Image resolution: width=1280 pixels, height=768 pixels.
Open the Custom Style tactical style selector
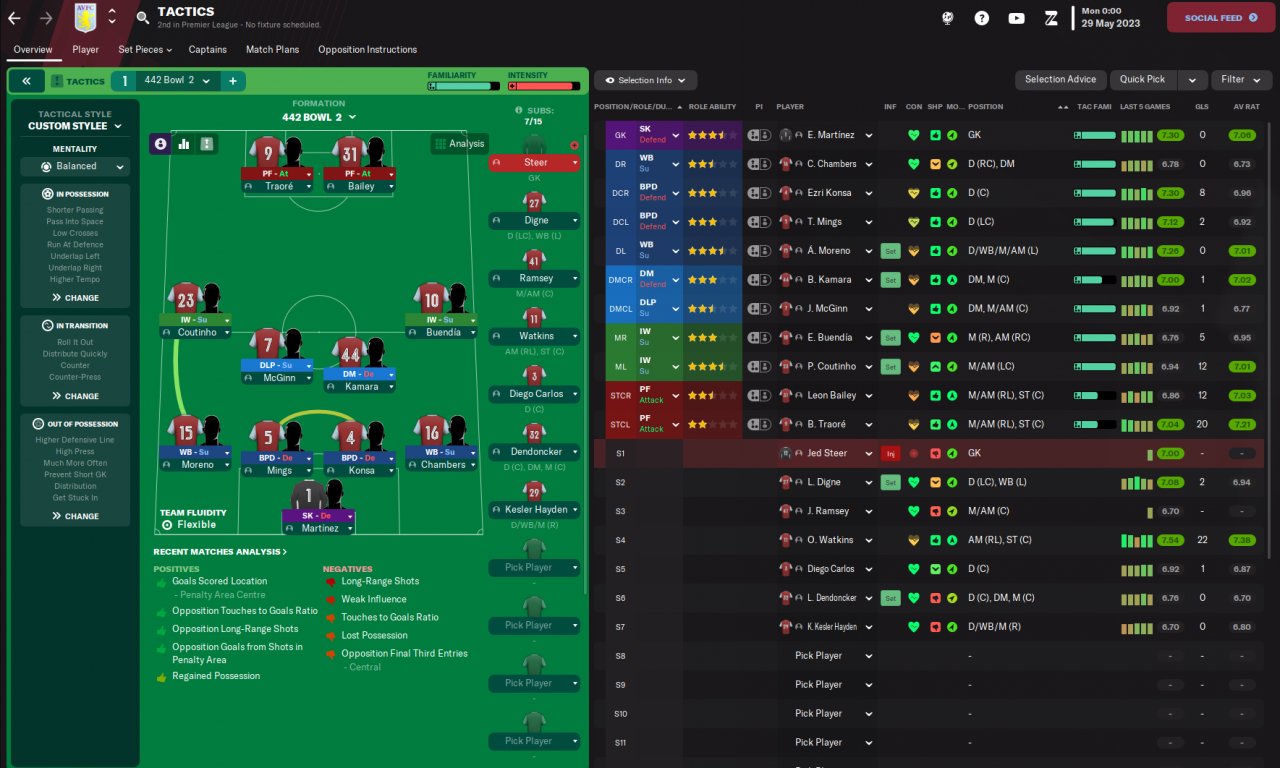coord(75,126)
